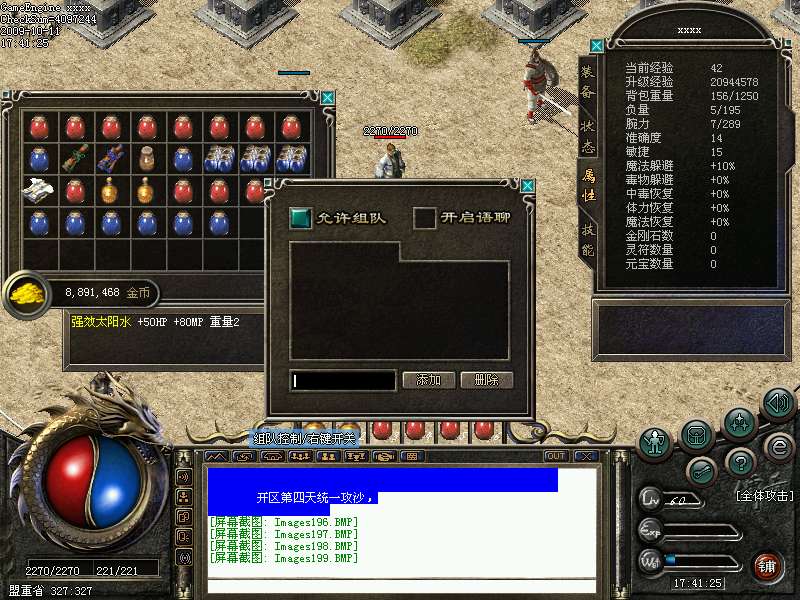Open the bag round button
800x600 pixels.
pyautogui.click(x=698, y=434)
